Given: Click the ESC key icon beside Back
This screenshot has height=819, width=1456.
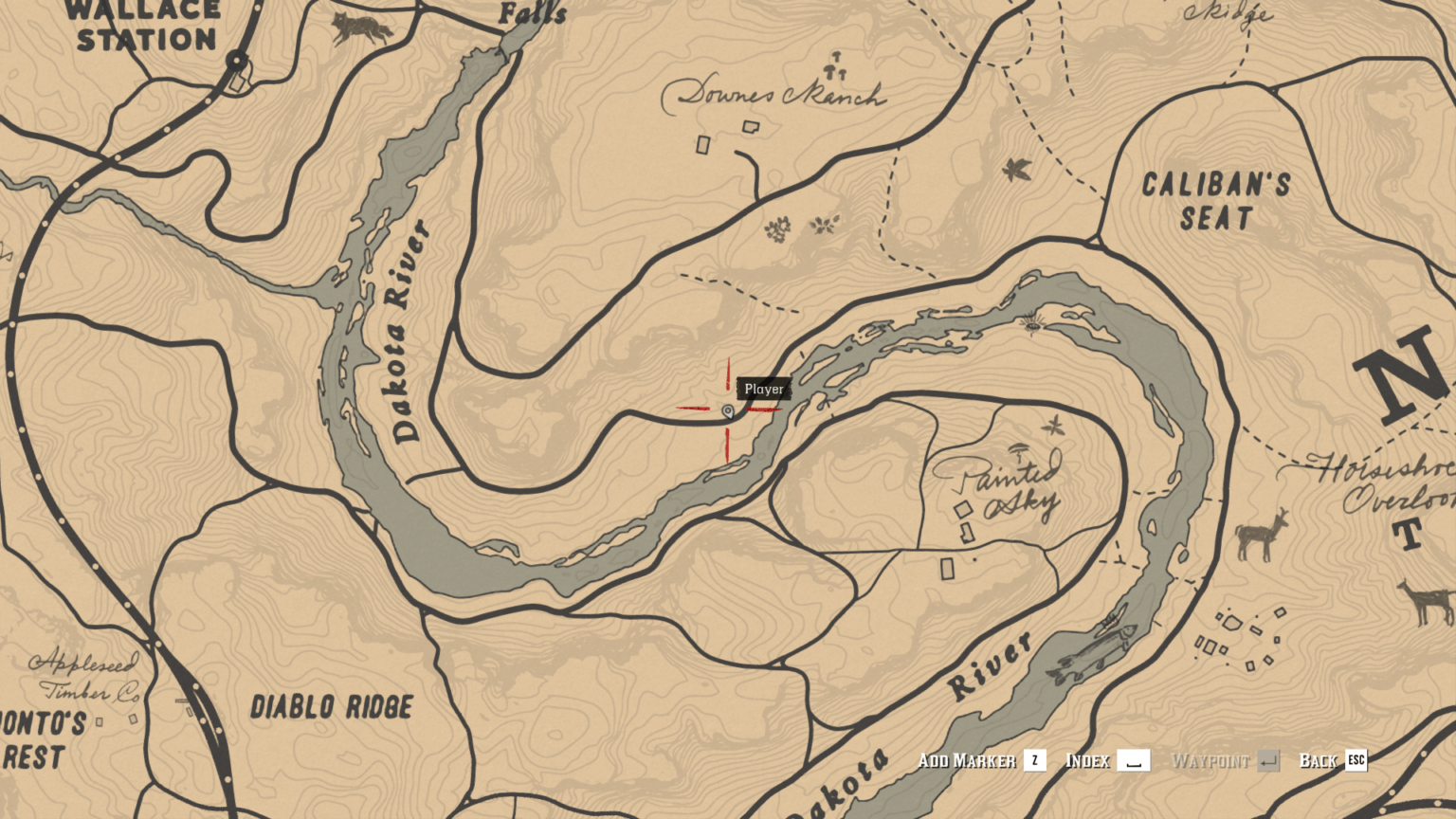Looking at the screenshot, I should [x=1356, y=760].
